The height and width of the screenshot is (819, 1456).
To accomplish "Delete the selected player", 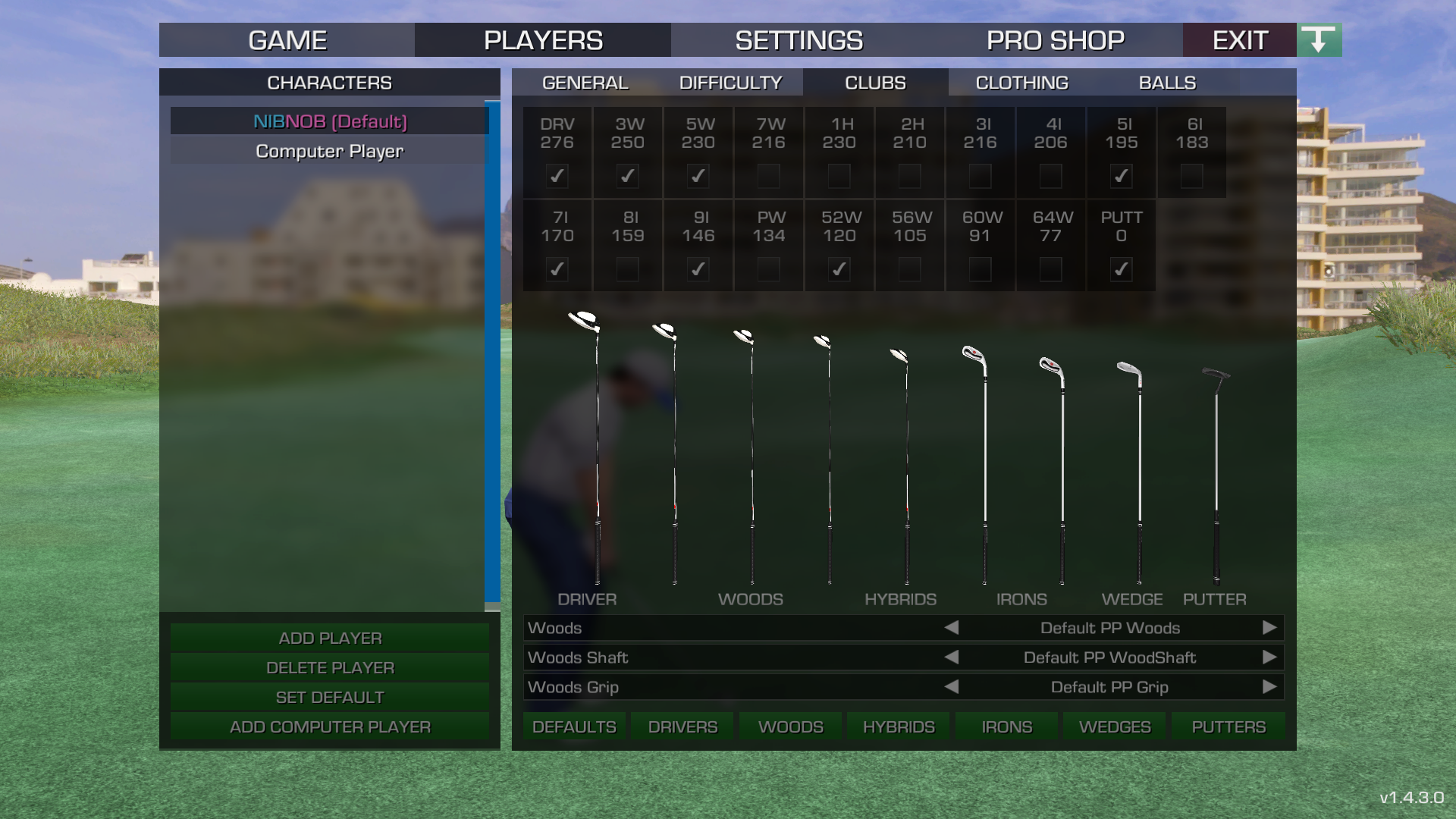I will point(330,667).
